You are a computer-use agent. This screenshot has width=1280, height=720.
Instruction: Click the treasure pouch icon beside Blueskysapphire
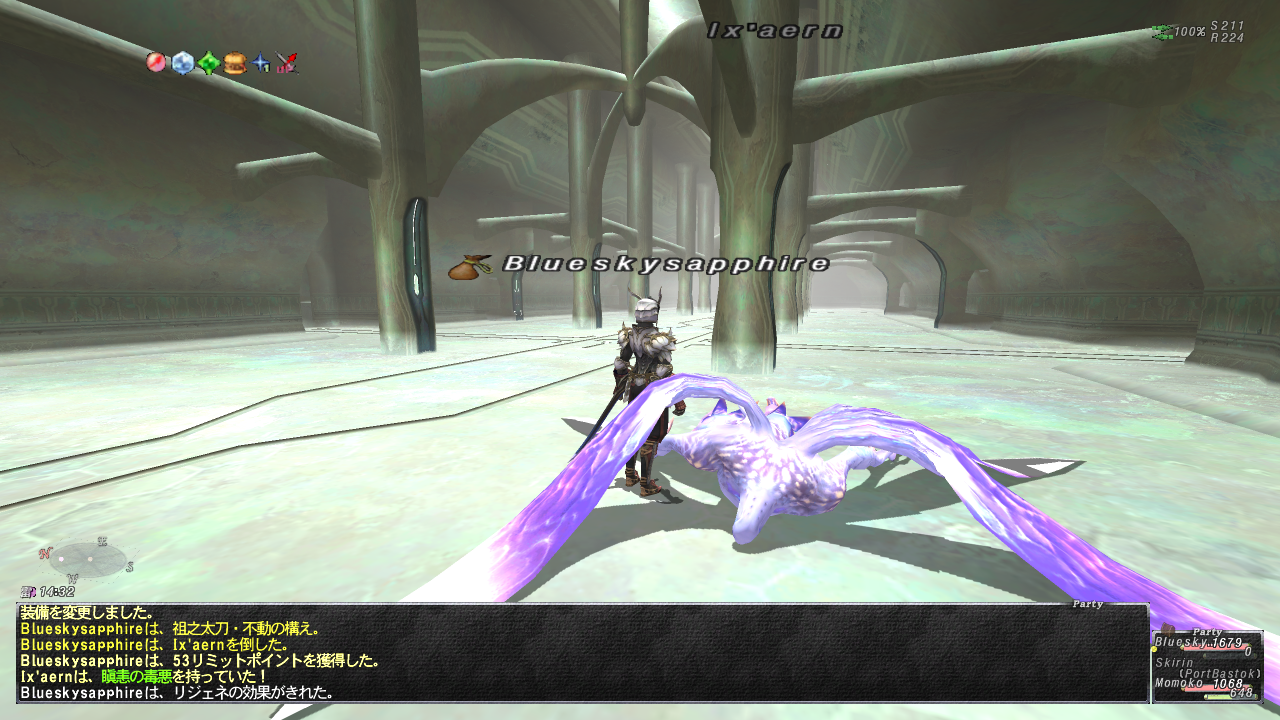[x=468, y=266]
